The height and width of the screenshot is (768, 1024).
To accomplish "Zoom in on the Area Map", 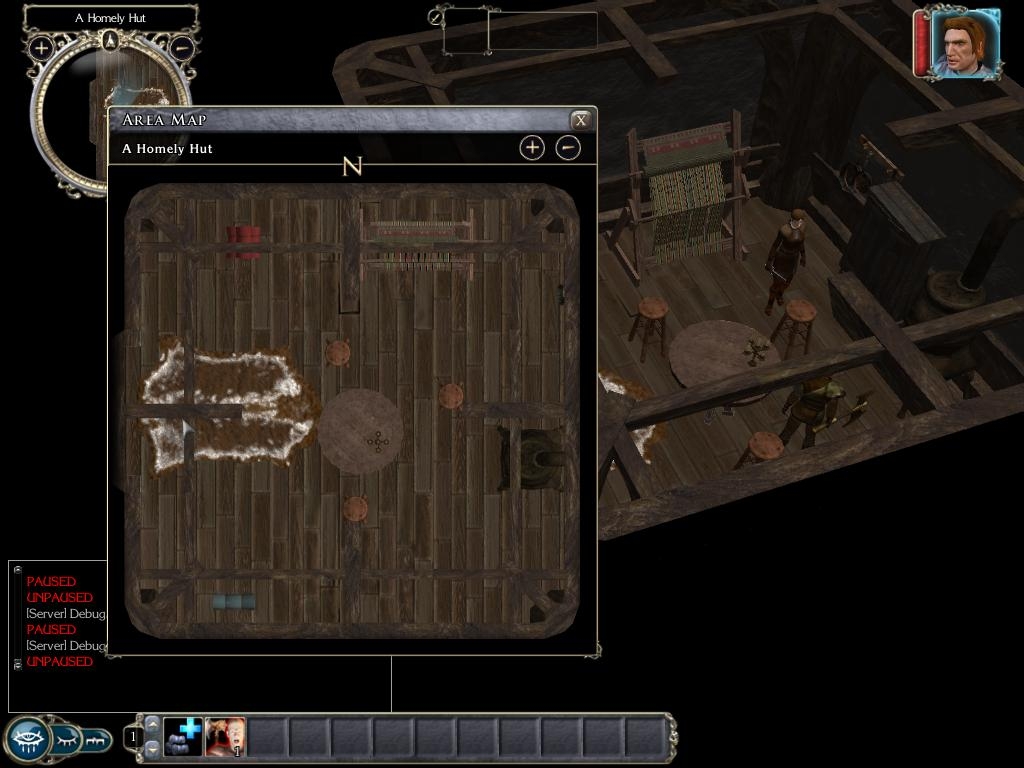I will click(x=532, y=148).
